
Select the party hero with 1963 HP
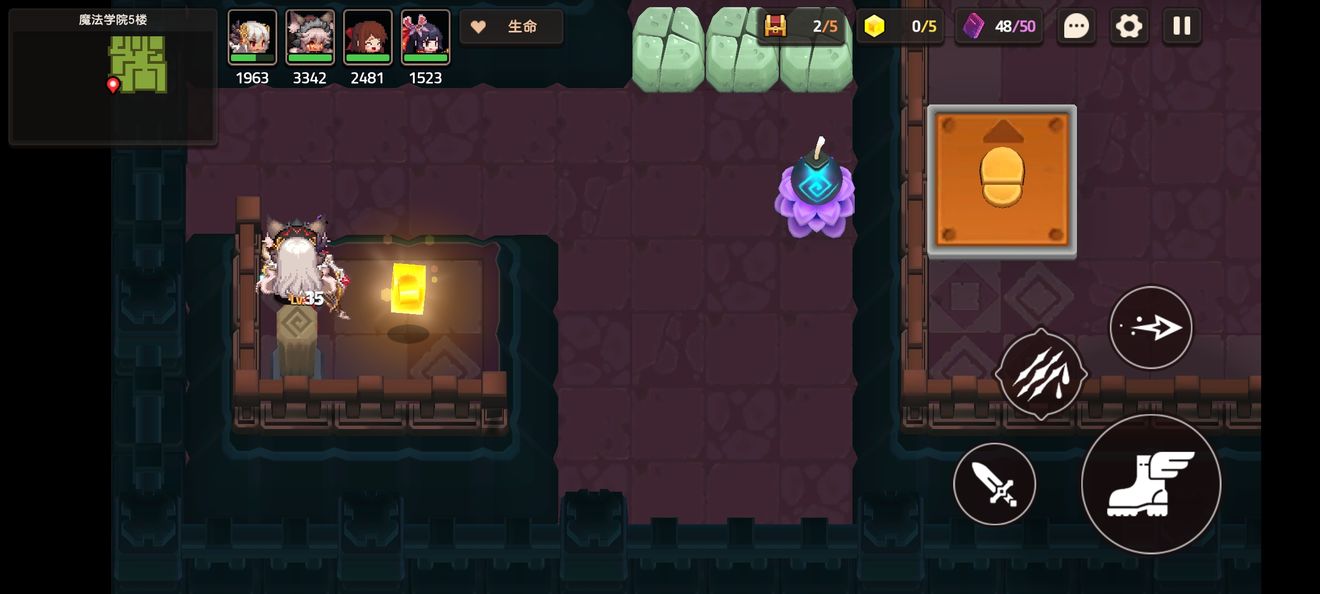point(252,38)
